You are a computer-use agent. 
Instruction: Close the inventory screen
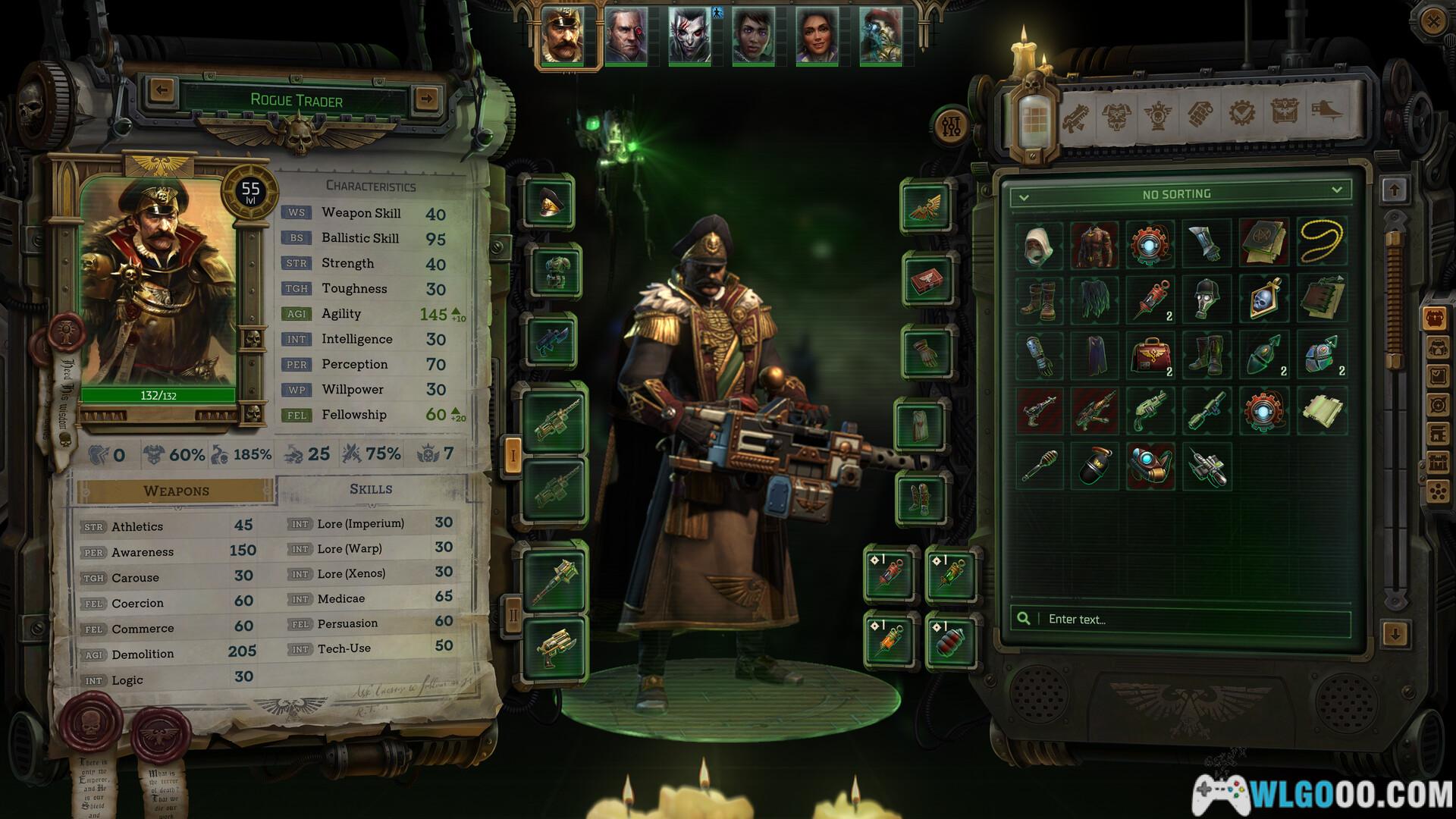click(x=1432, y=22)
